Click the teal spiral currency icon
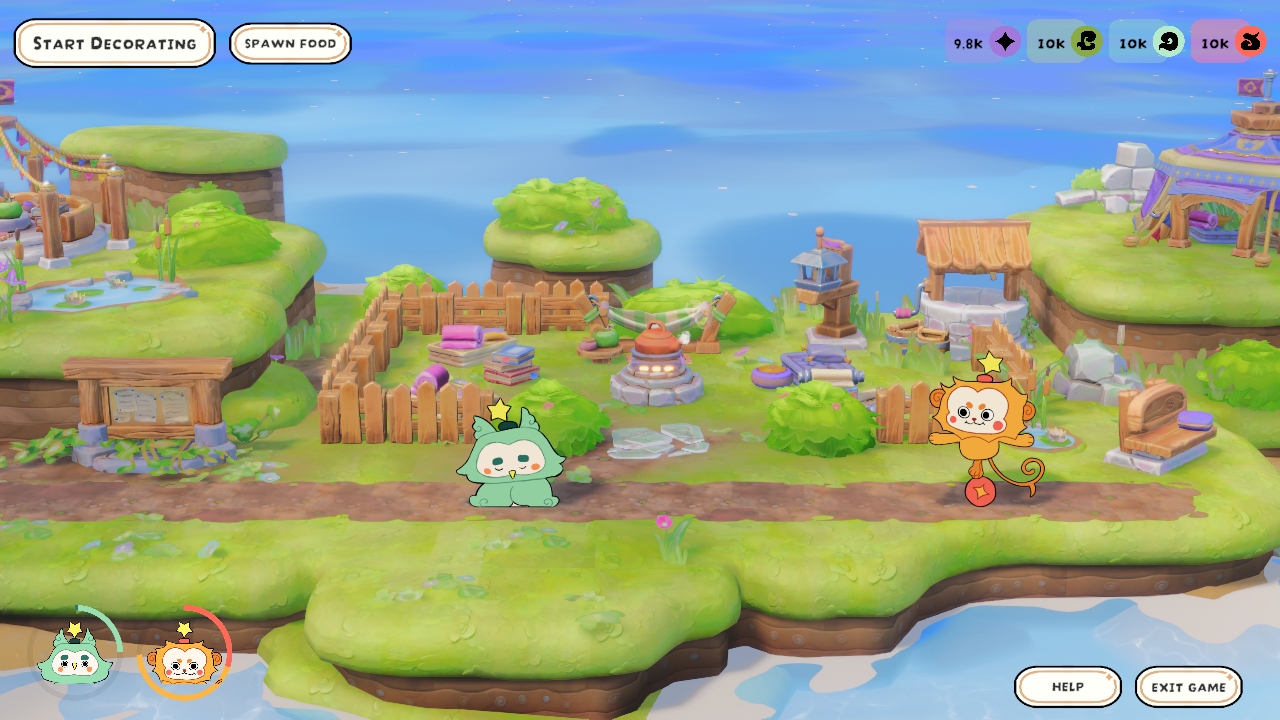Image resolution: width=1280 pixels, height=720 pixels. pyautogui.click(x=1168, y=42)
